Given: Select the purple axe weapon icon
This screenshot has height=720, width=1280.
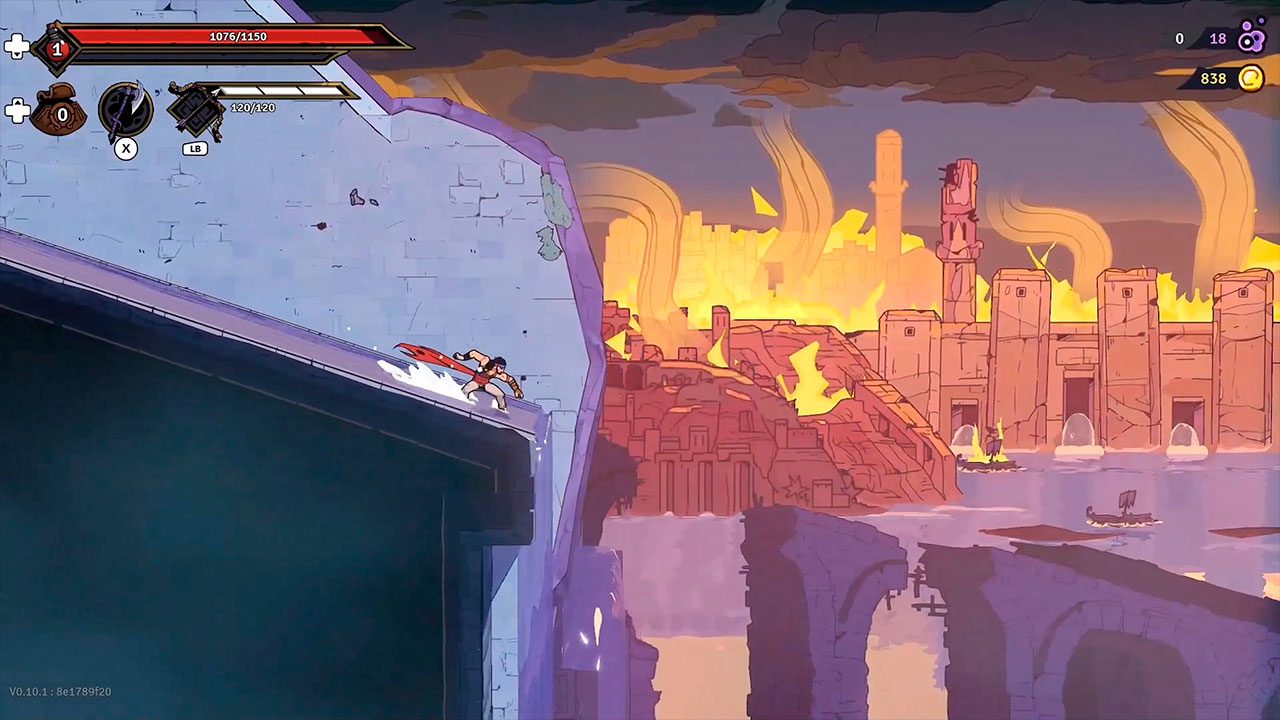Looking at the screenshot, I should point(126,109).
